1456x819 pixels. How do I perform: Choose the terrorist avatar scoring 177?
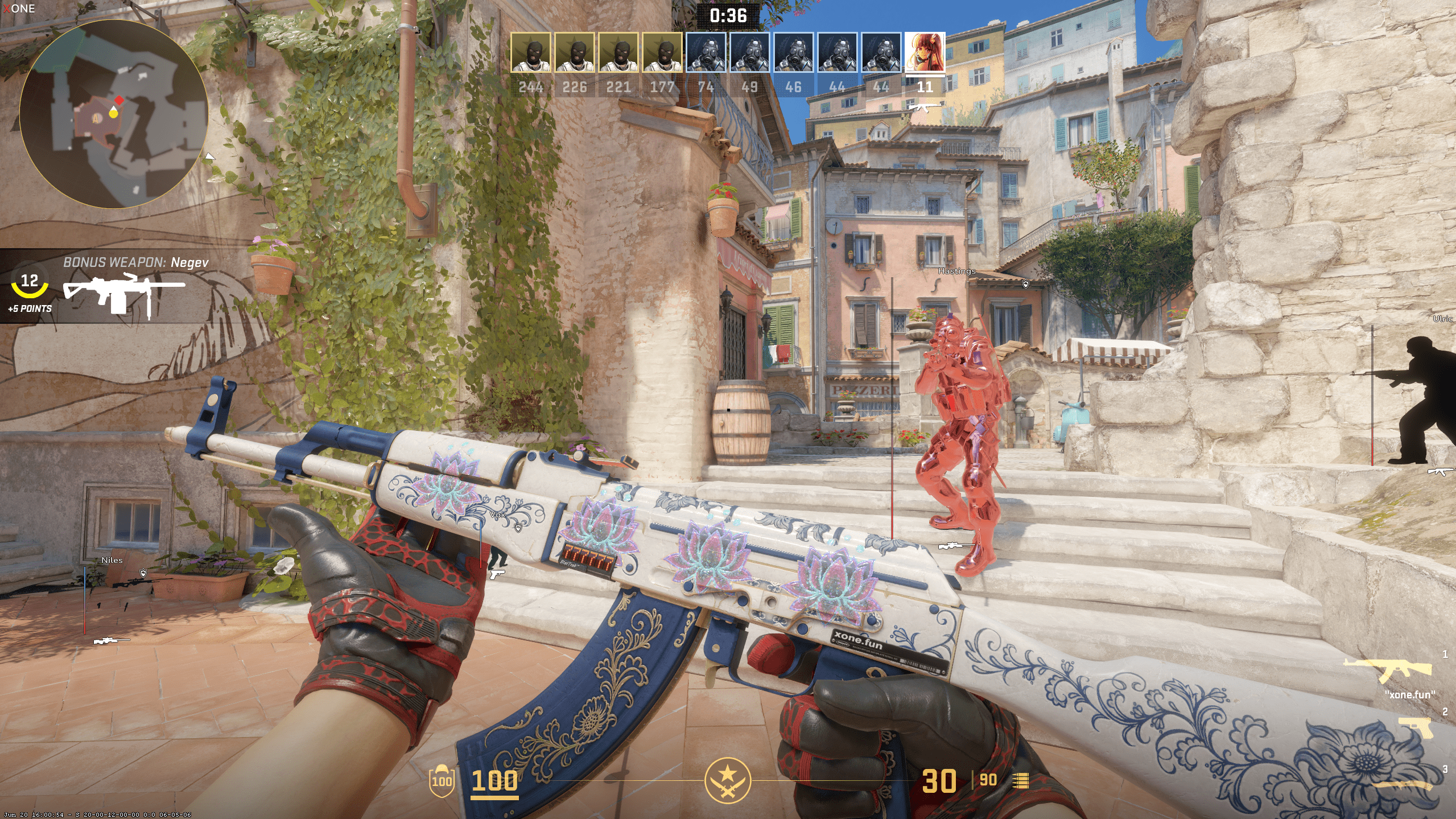[662, 52]
